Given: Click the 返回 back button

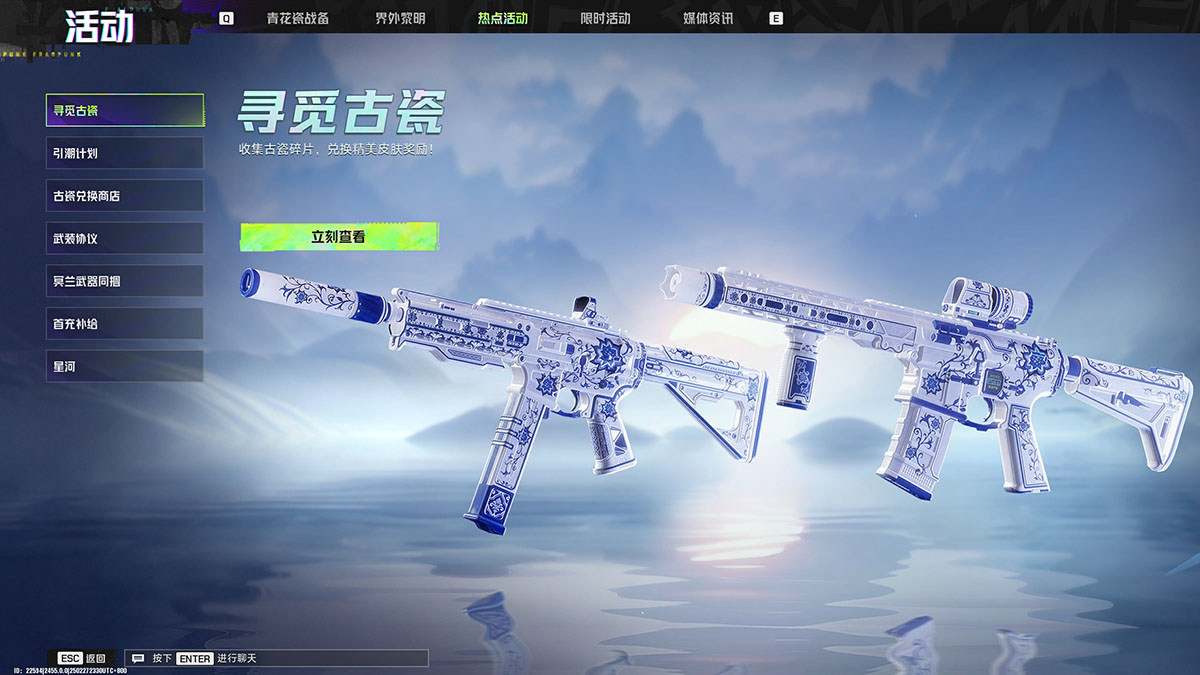Looking at the screenshot, I should click(x=84, y=659).
